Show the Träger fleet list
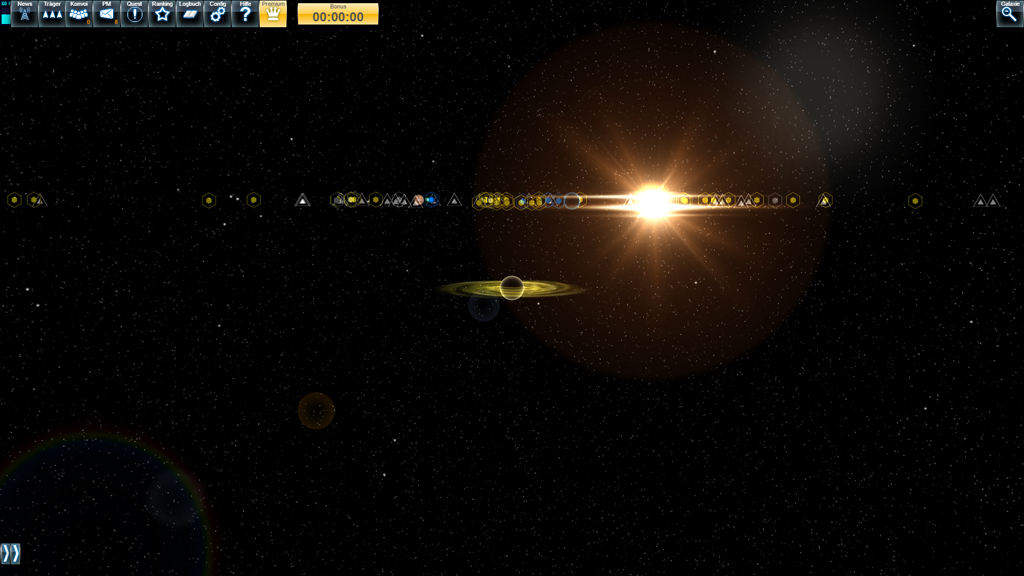This screenshot has height=576, width=1024. click(x=52, y=13)
